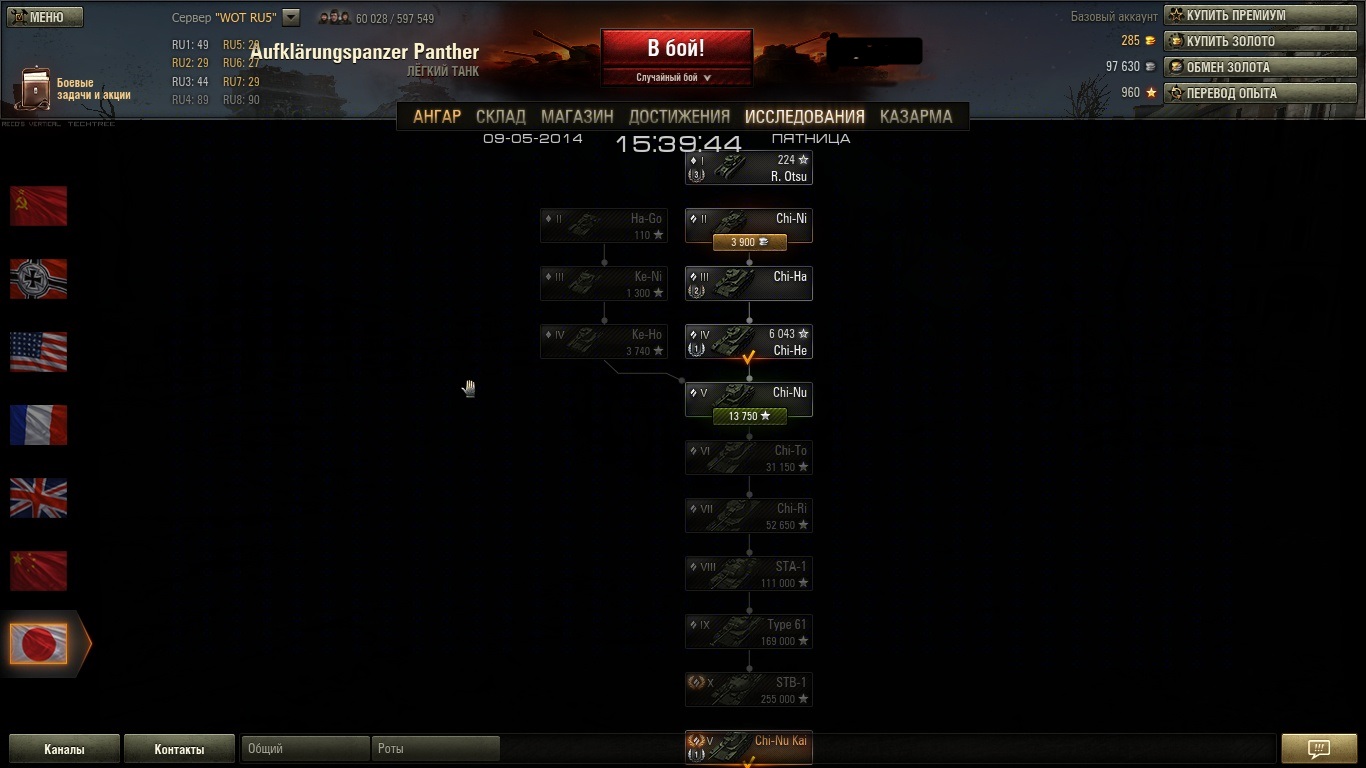Open the Каналы chat channels
The image size is (1366, 768).
point(64,749)
